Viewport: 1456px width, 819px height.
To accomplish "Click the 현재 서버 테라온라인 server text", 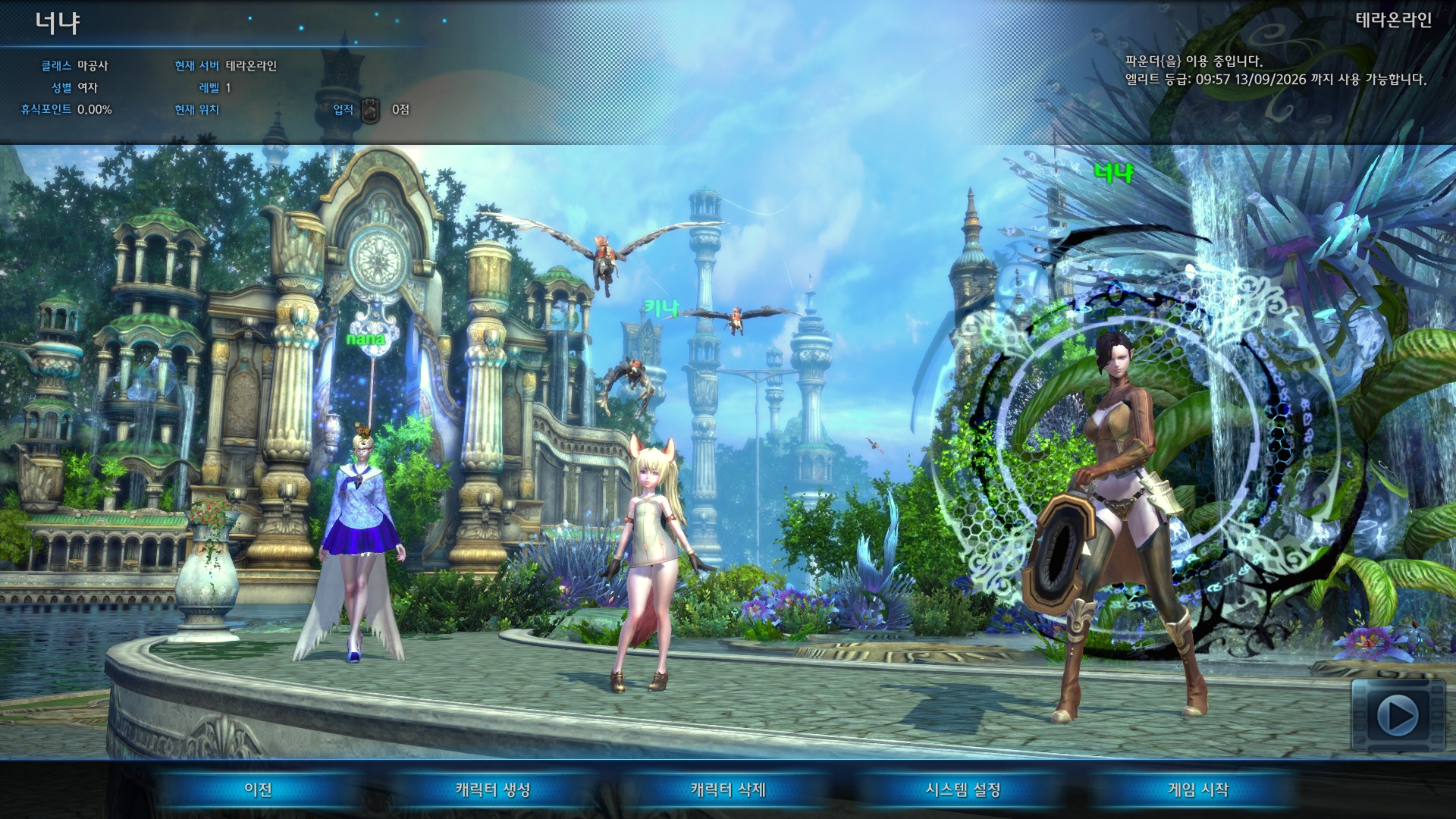I will (x=227, y=64).
